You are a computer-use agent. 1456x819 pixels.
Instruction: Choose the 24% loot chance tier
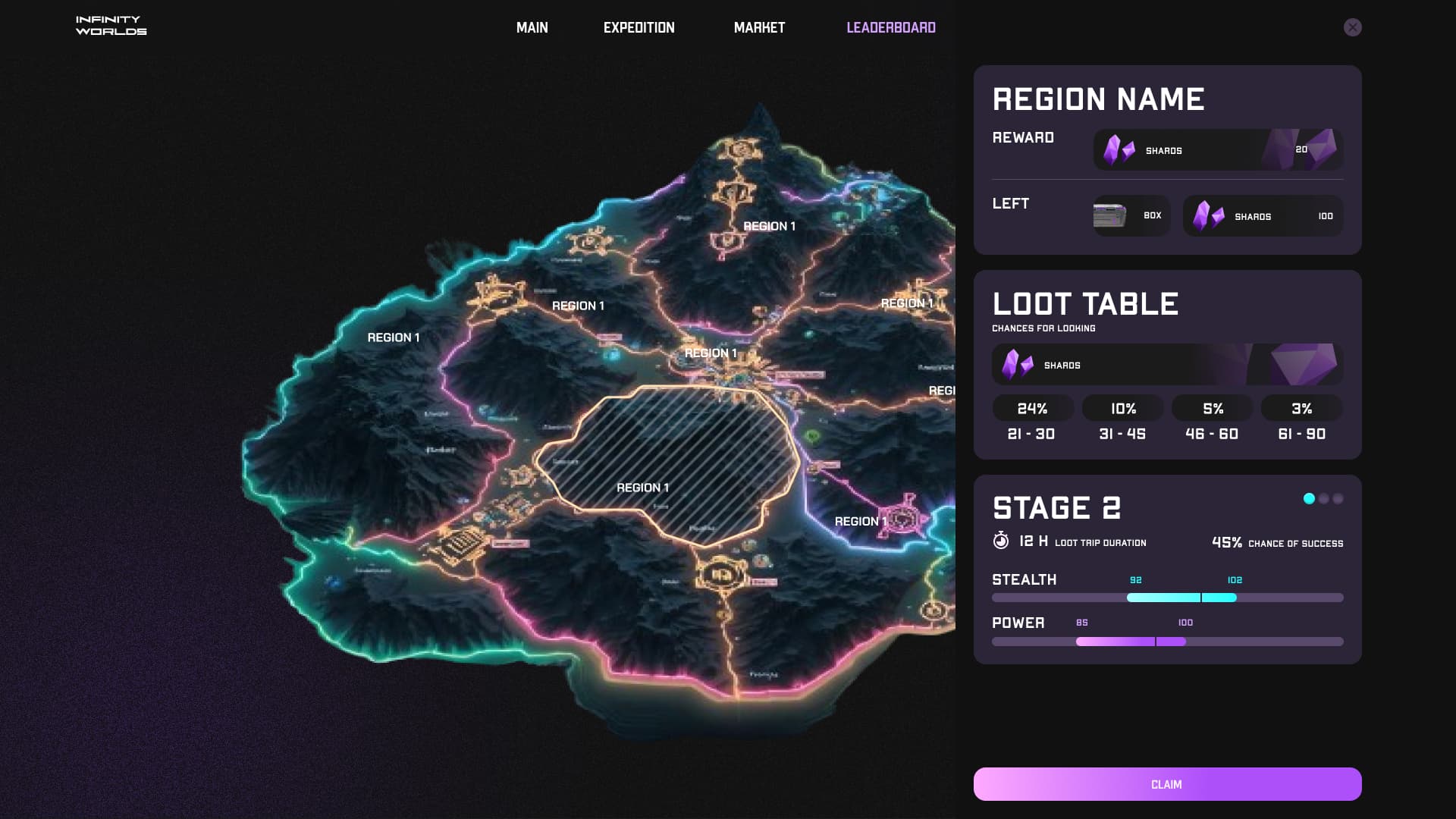(1032, 409)
